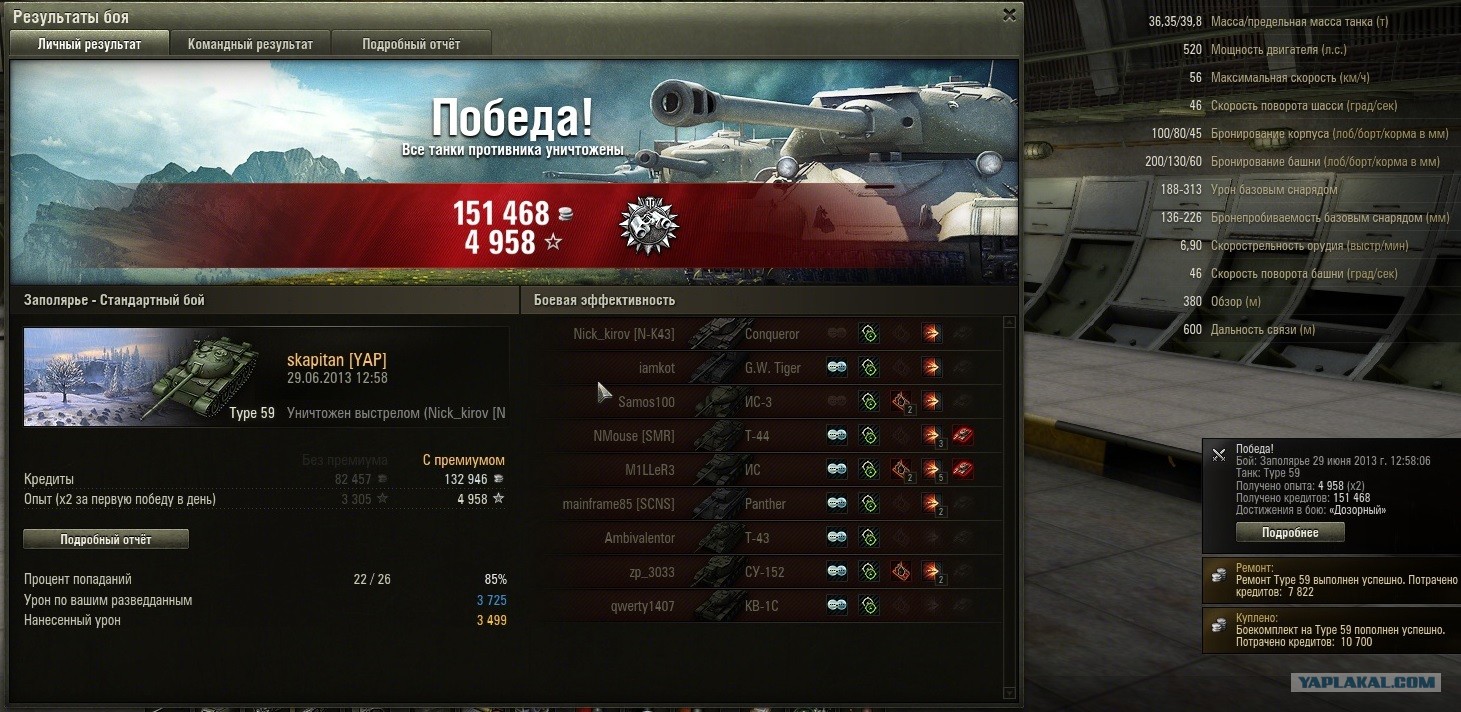
Task: Pick the zp_3033 СУ-152 row
Action: point(760,572)
